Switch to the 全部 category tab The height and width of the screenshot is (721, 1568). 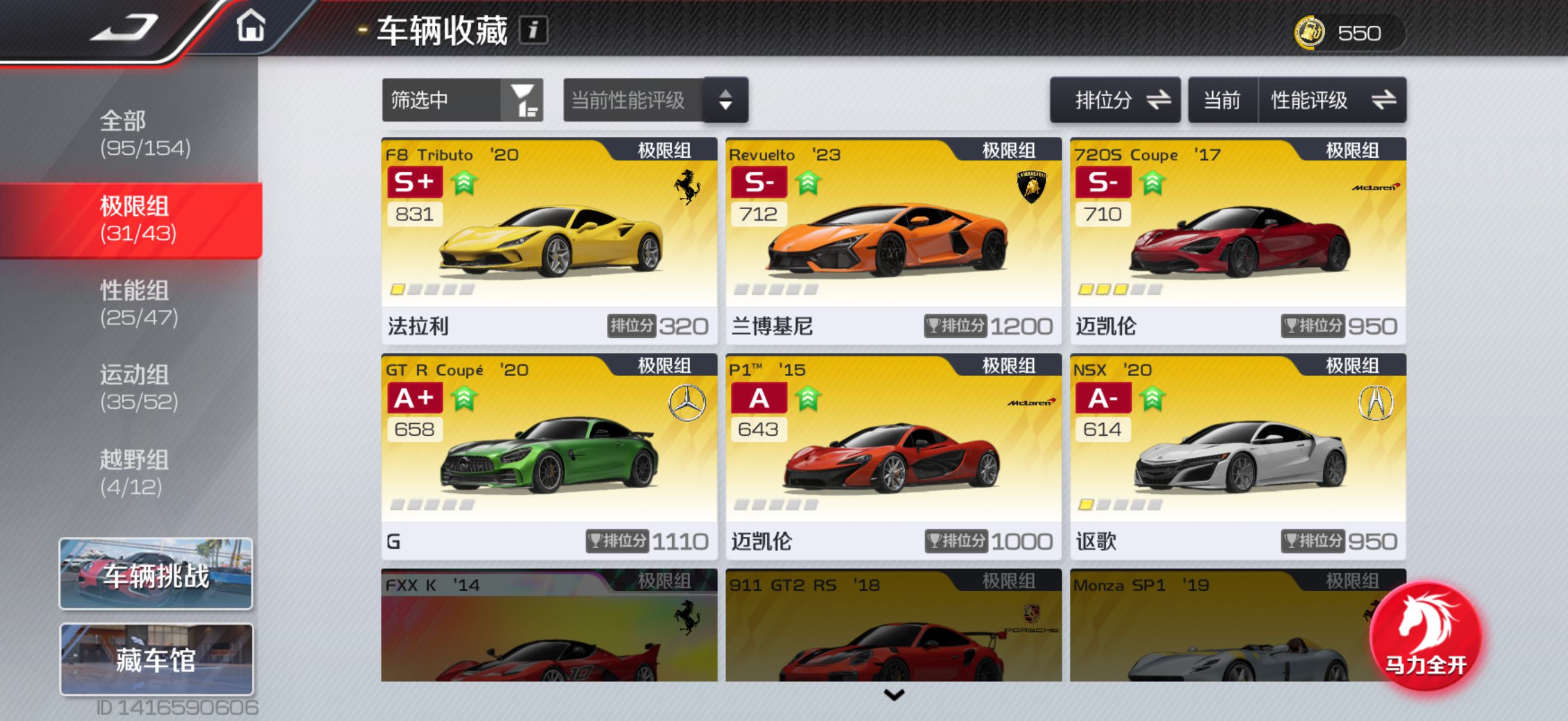coord(145,134)
